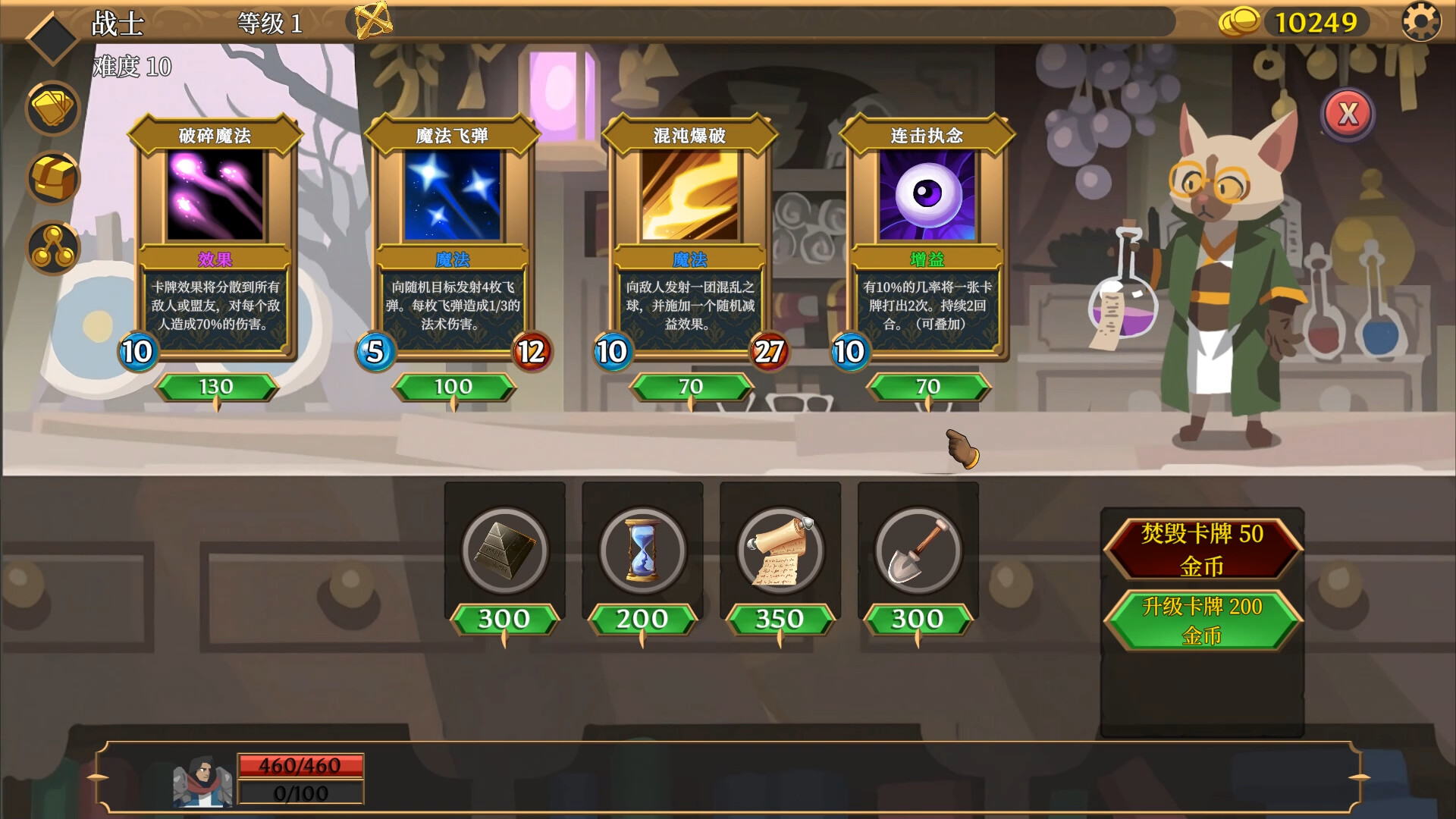Select the deck of cards icon in sidebar
Image resolution: width=1456 pixels, height=819 pixels.
tap(51, 108)
